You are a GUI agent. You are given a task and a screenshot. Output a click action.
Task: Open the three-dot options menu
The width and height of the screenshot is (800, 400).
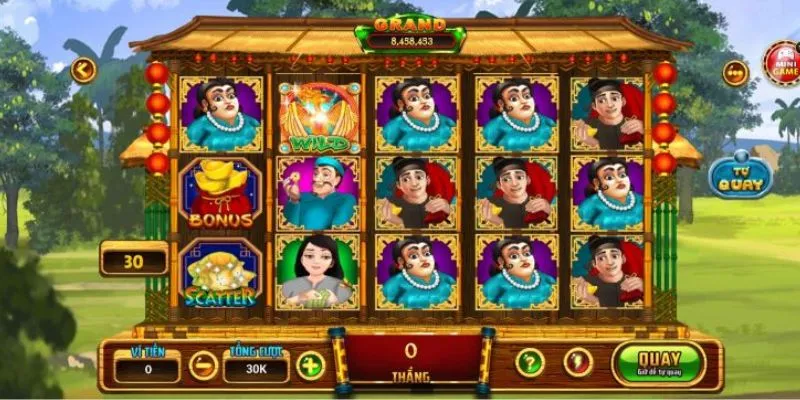[736, 74]
